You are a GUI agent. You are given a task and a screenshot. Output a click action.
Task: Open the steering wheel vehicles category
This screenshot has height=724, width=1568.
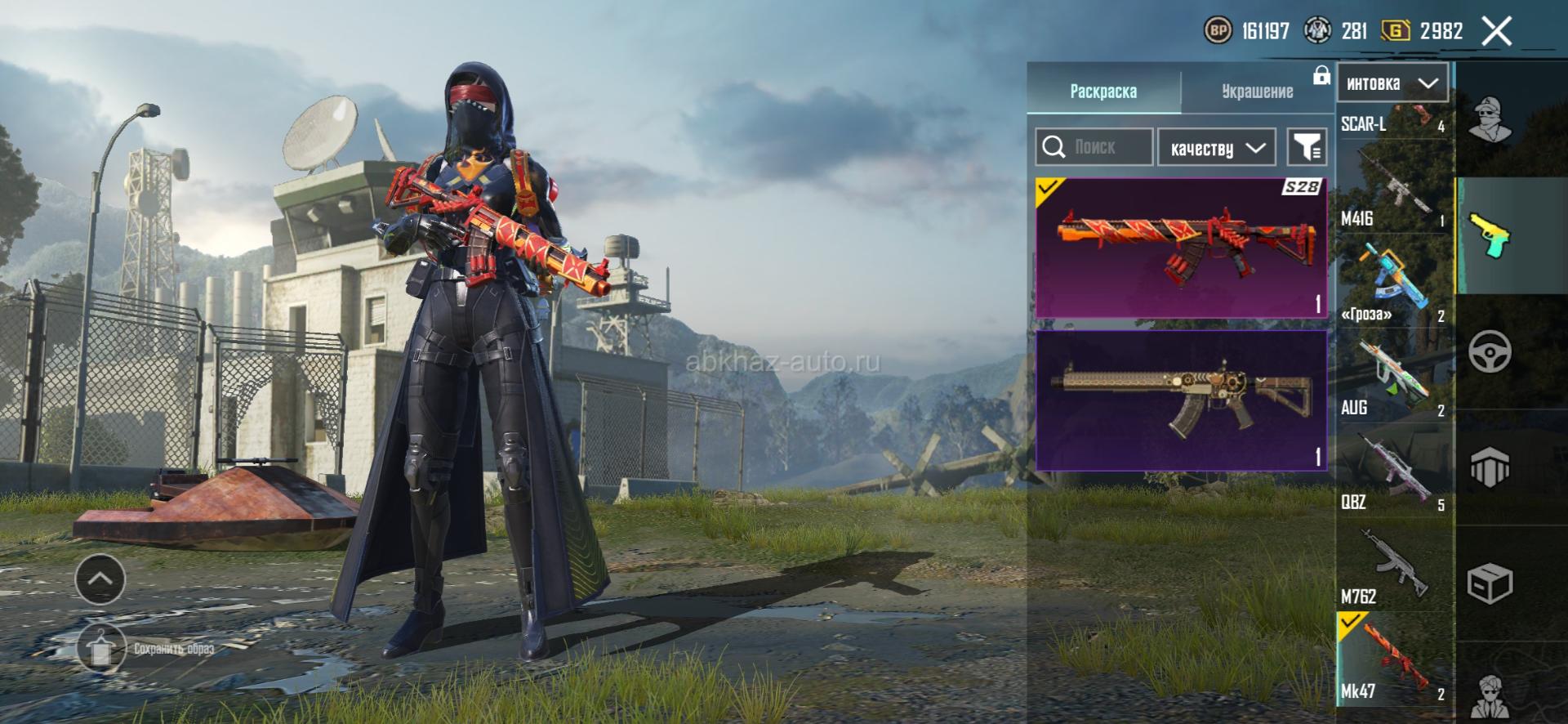1490,352
